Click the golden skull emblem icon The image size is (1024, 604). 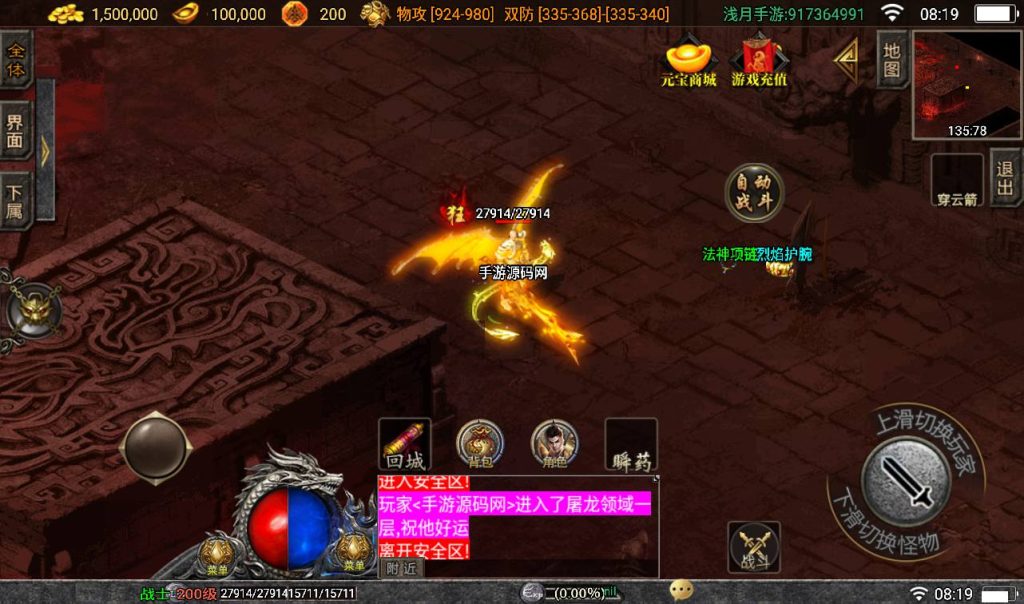(x=31, y=310)
